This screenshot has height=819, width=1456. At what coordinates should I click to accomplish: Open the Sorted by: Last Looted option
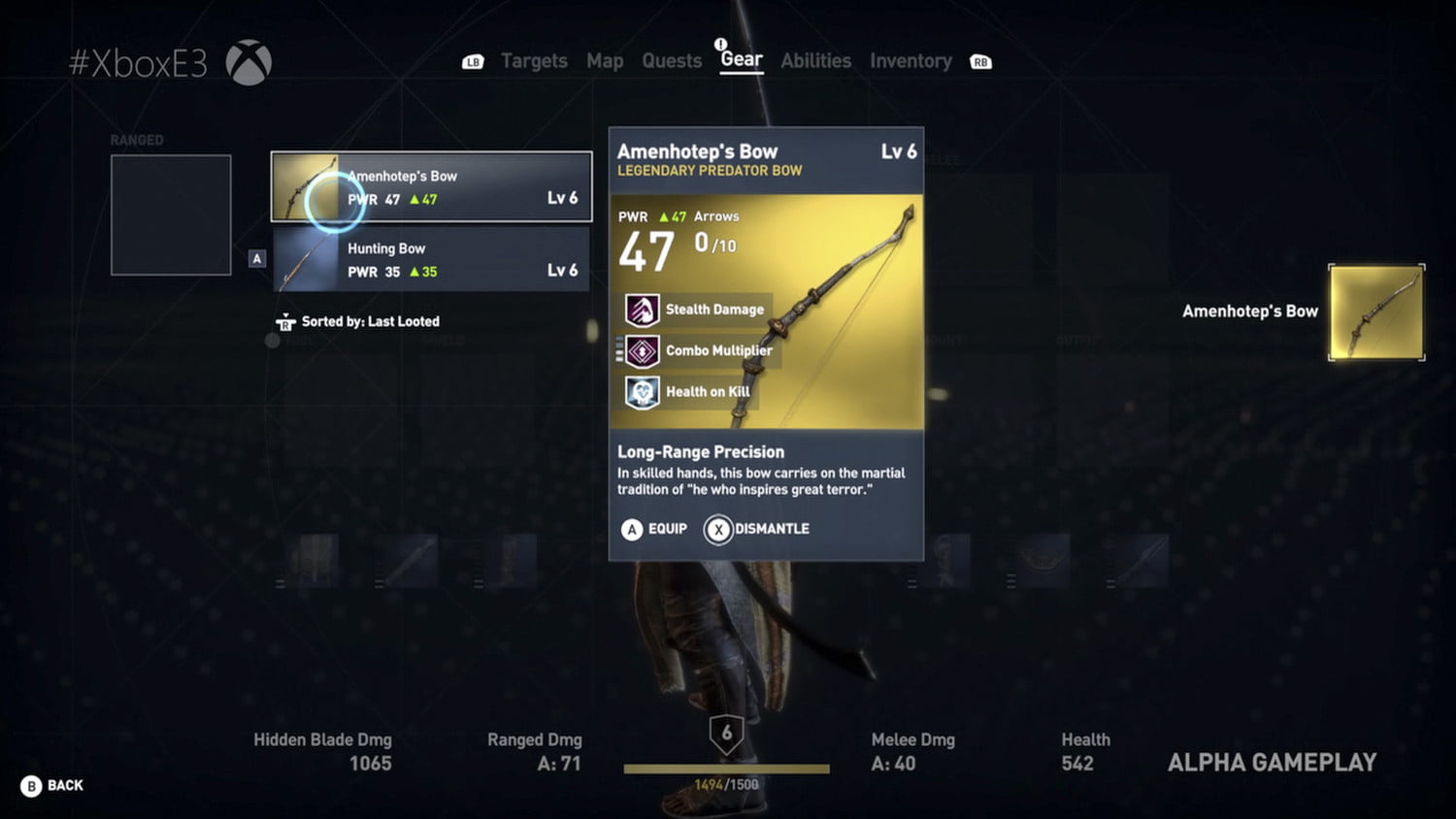pos(374,321)
